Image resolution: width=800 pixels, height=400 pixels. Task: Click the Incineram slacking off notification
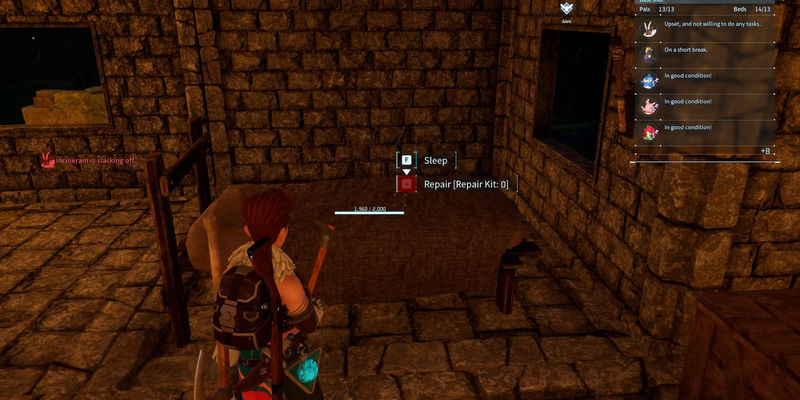tap(88, 160)
